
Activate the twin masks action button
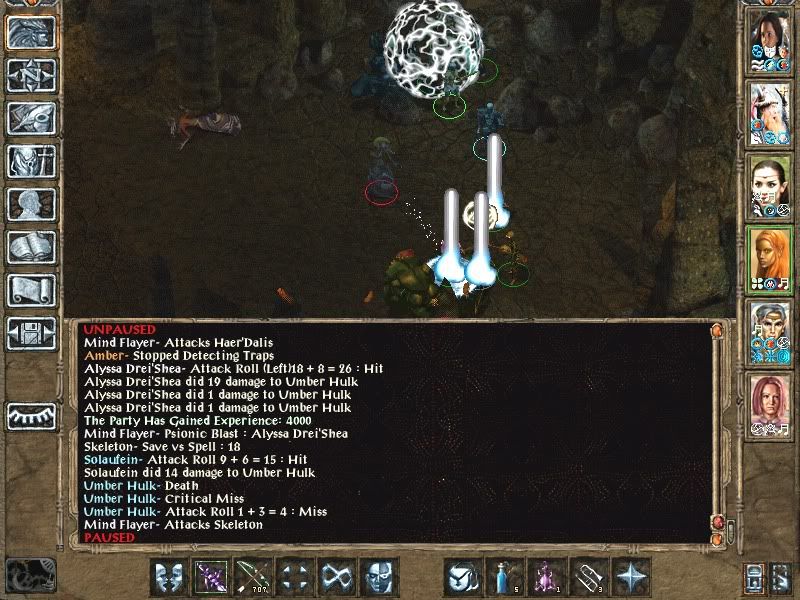tap(168, 577)
